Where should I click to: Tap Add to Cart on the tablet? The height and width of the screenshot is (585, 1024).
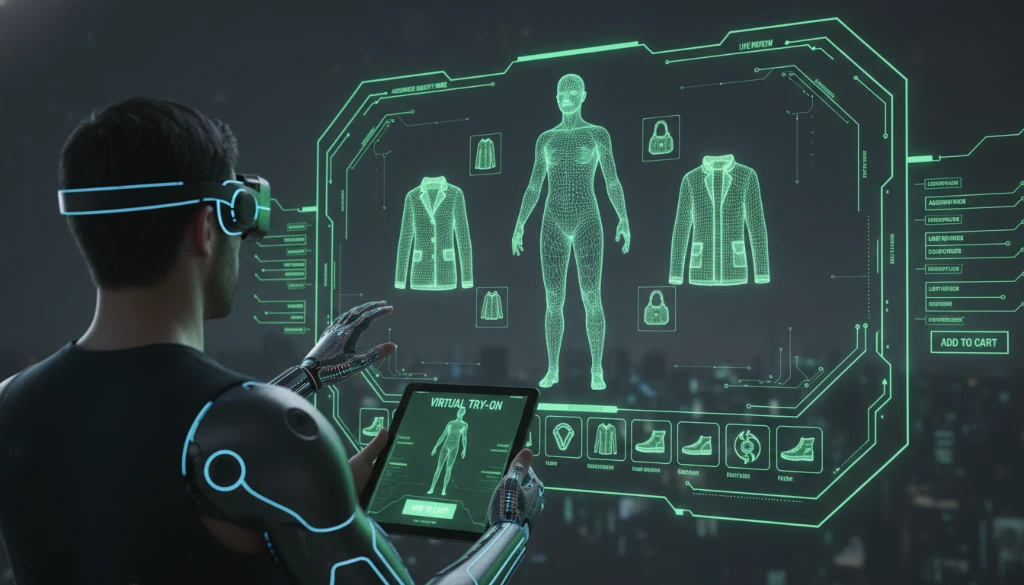click(x=428, y=507)
